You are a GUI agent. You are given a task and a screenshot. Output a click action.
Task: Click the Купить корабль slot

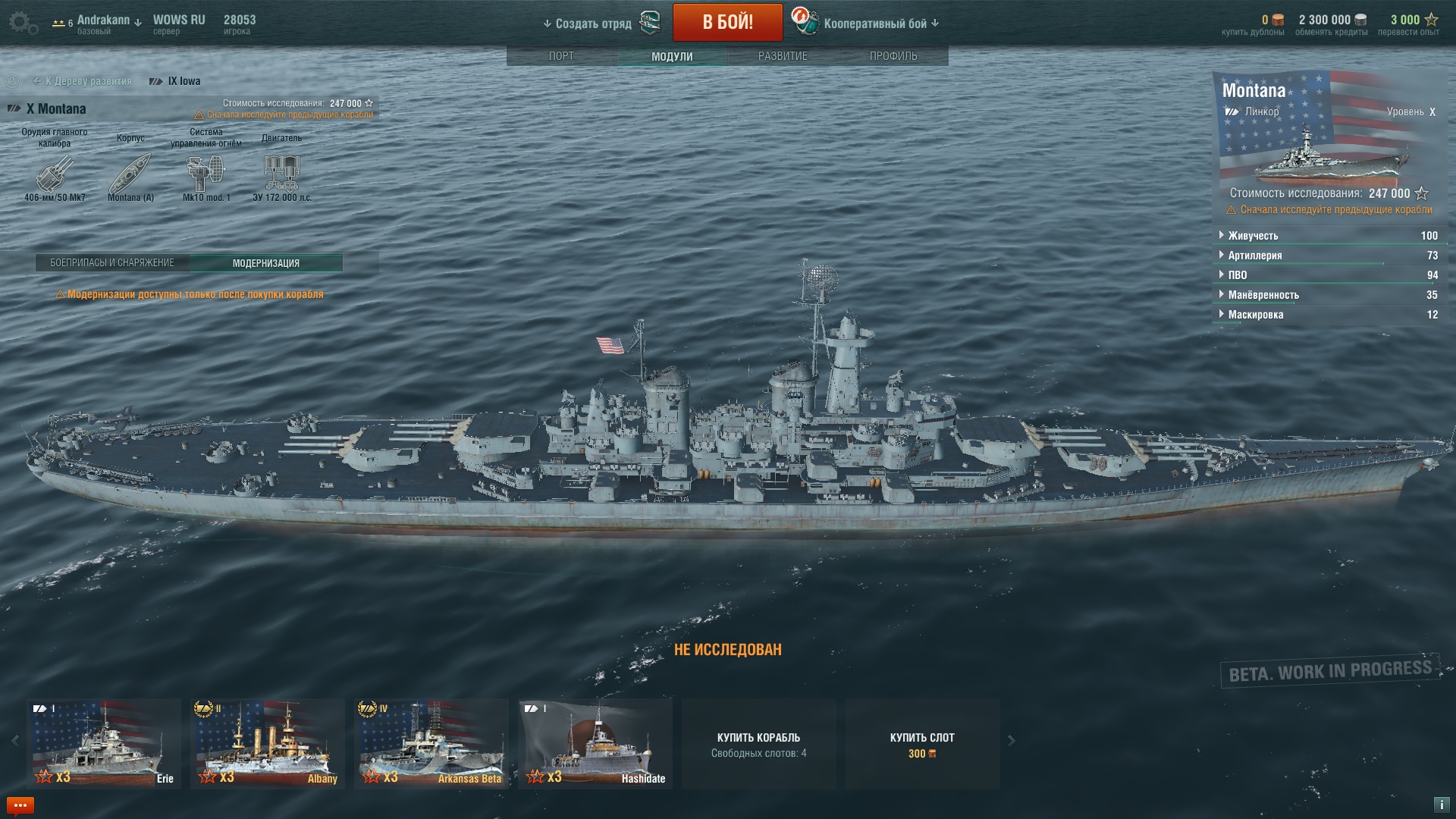[x=758, y=744]
